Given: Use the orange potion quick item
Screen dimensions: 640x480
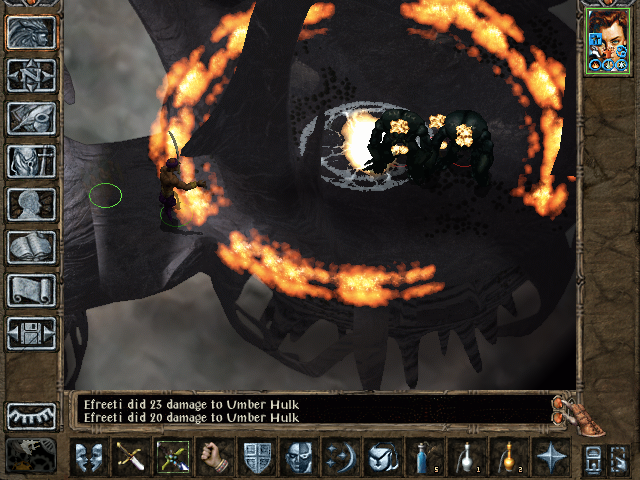Looking at the screenshot, I should [x=509, y=459].
